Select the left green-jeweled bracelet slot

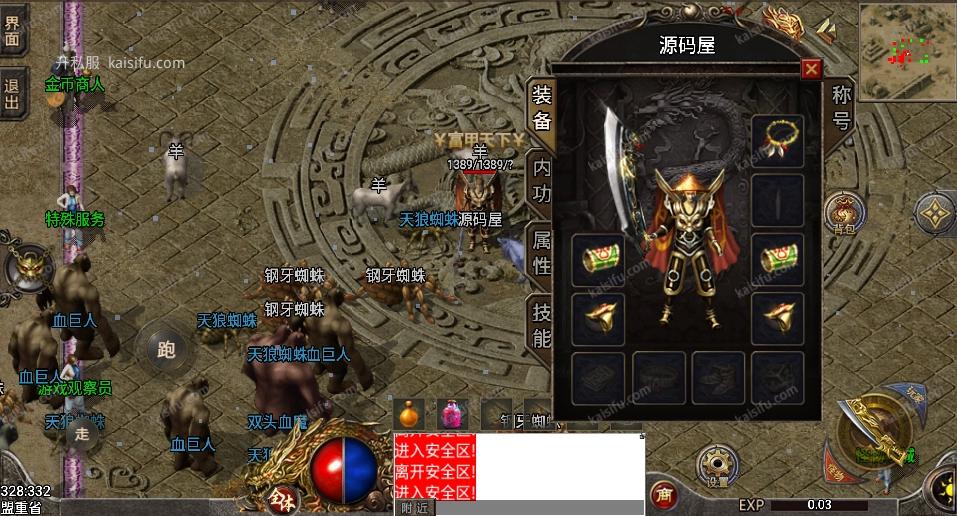click(x=599, y=258)
